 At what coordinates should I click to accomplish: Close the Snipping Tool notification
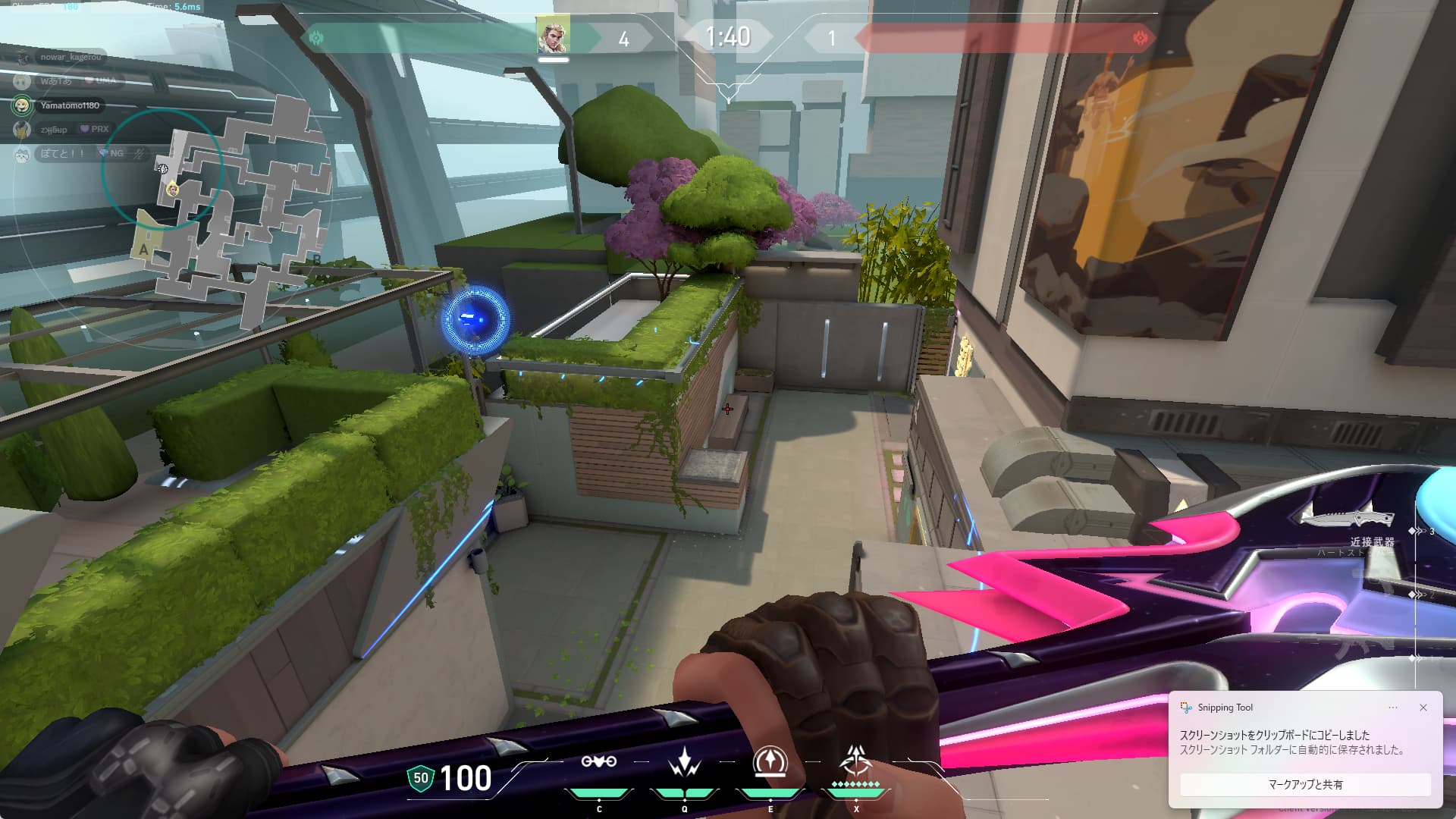(1423, 708)
